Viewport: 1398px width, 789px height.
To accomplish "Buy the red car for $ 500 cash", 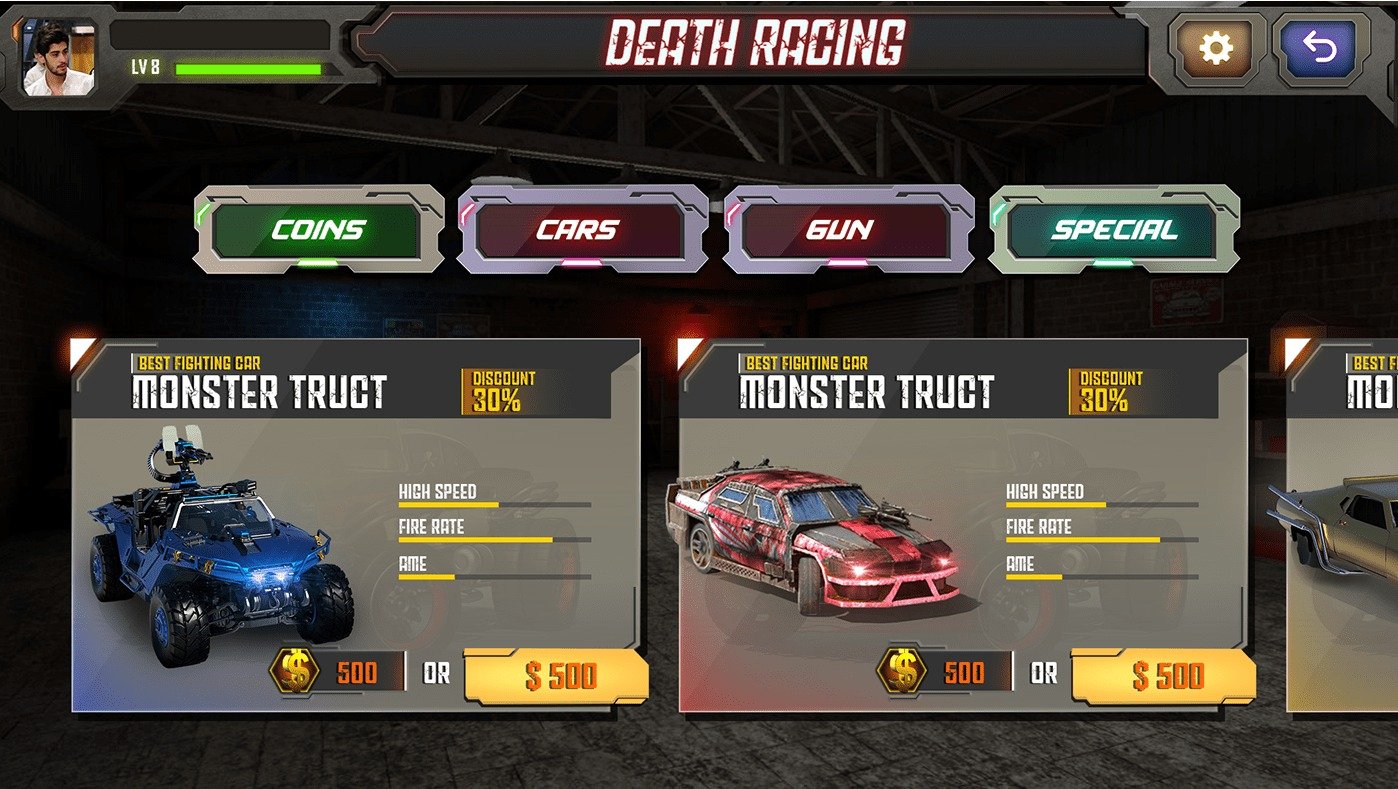I will pyautogui.click(x=1166, y=676).
